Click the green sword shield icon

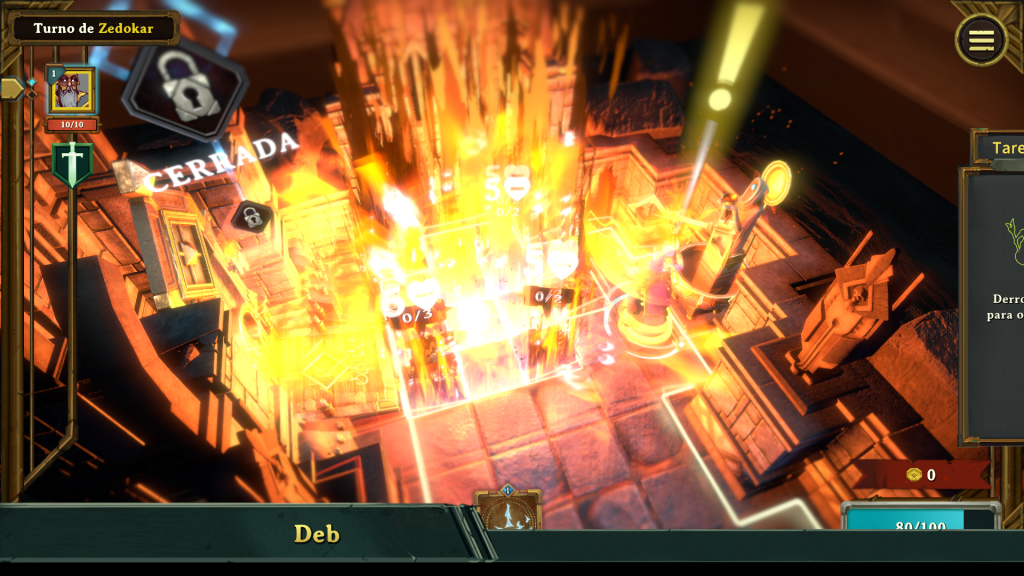72,164
